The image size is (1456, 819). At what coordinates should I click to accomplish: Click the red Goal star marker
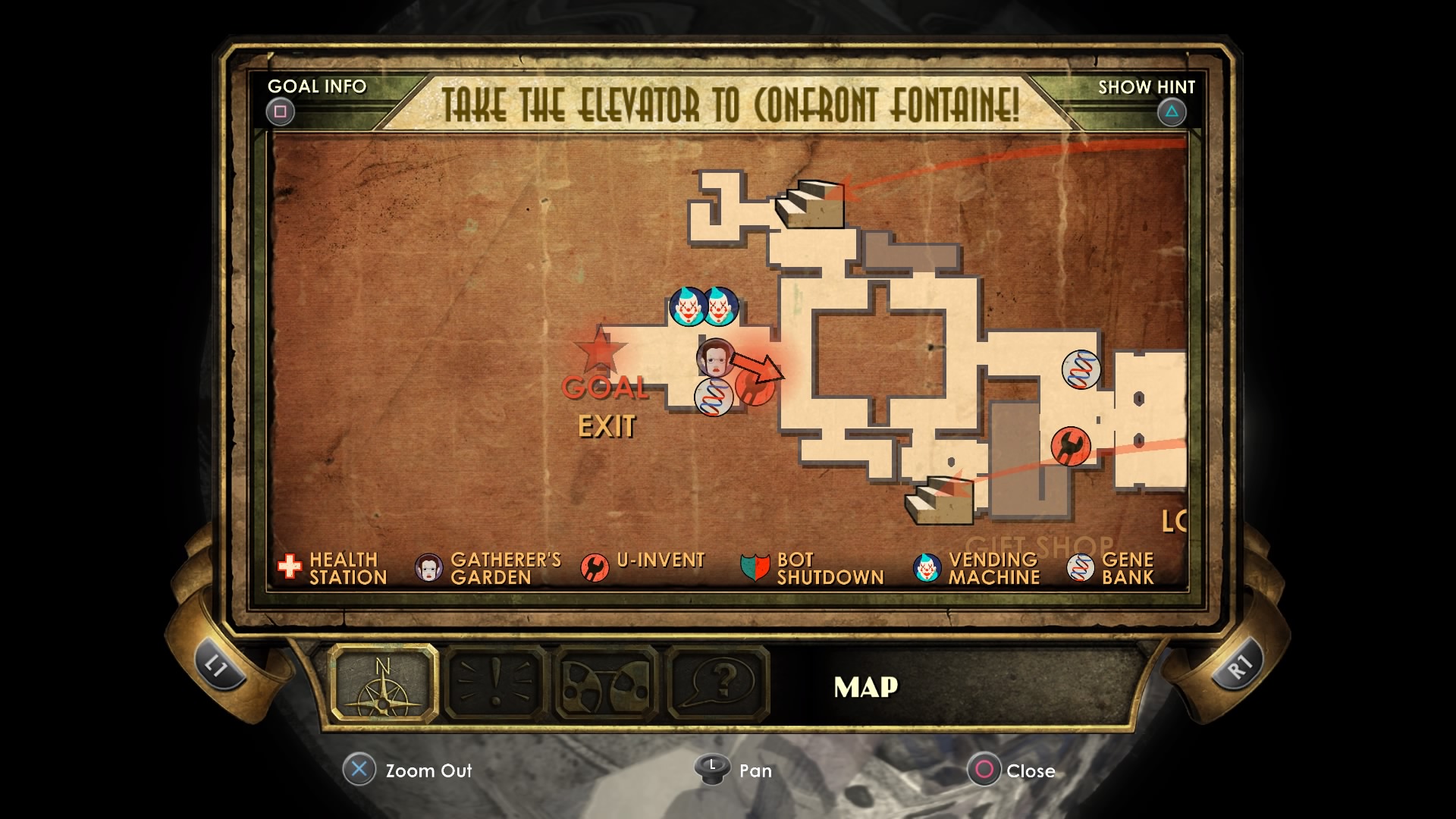(x=600, y=350)
